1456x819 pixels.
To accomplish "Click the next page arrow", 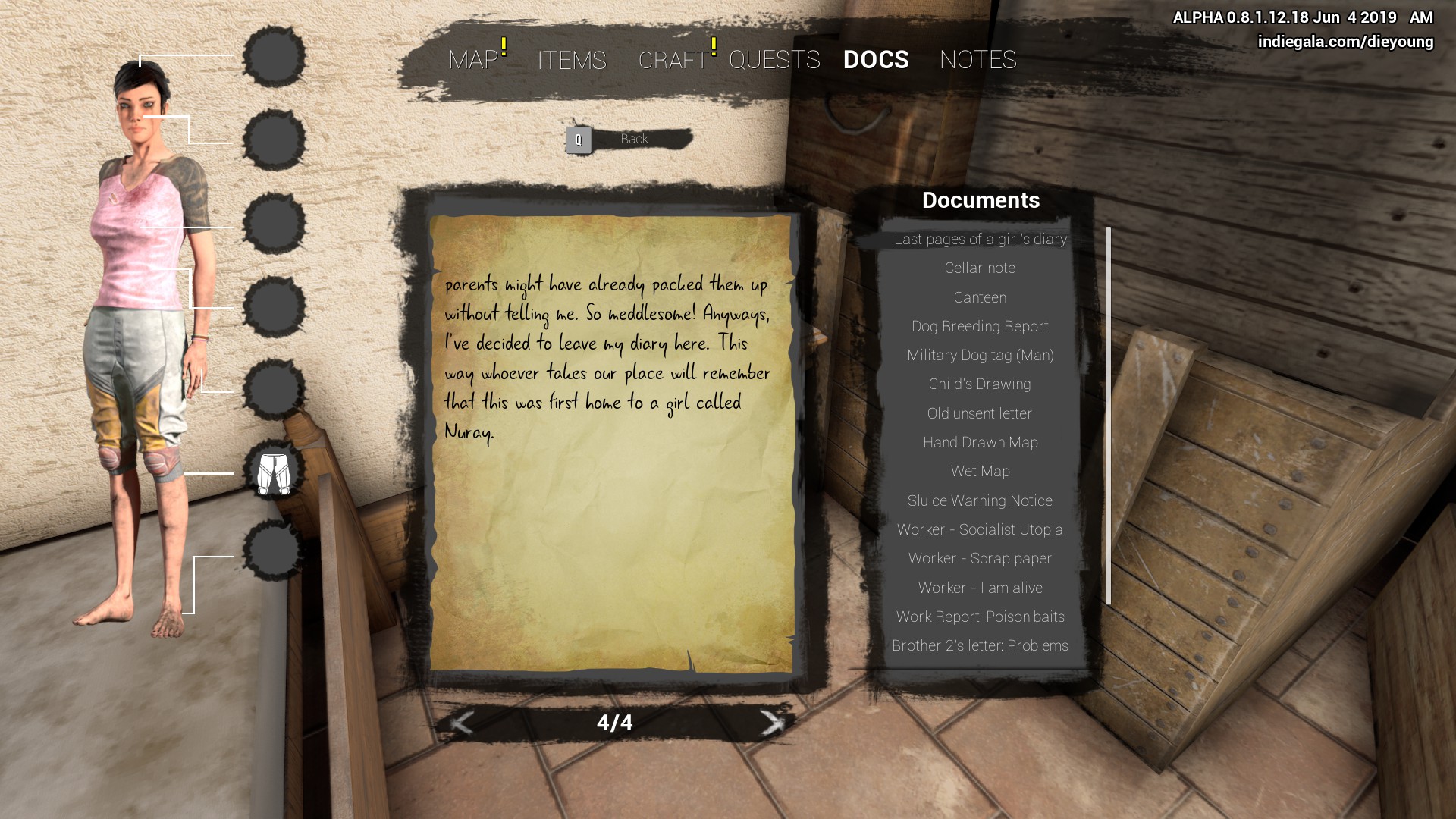I will pos(771,723).
